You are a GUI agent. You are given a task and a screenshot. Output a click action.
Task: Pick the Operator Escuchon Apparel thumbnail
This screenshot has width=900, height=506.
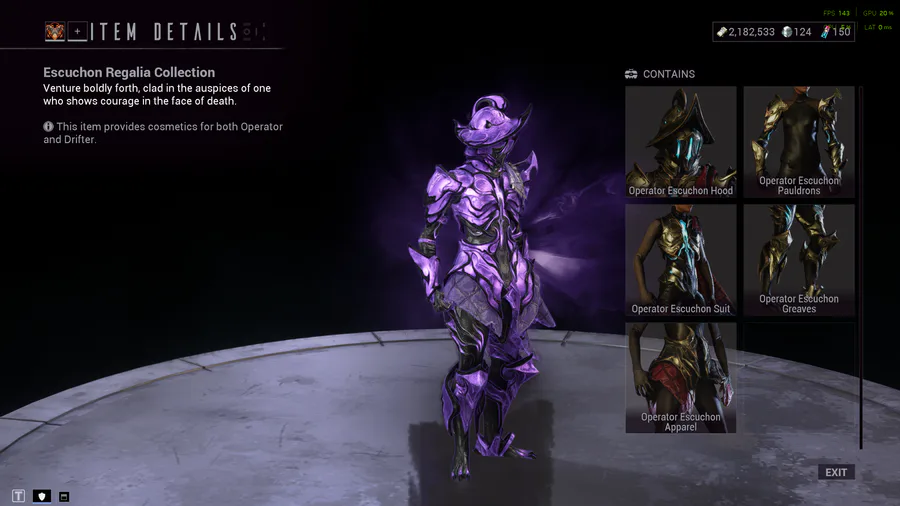(681, 377)
